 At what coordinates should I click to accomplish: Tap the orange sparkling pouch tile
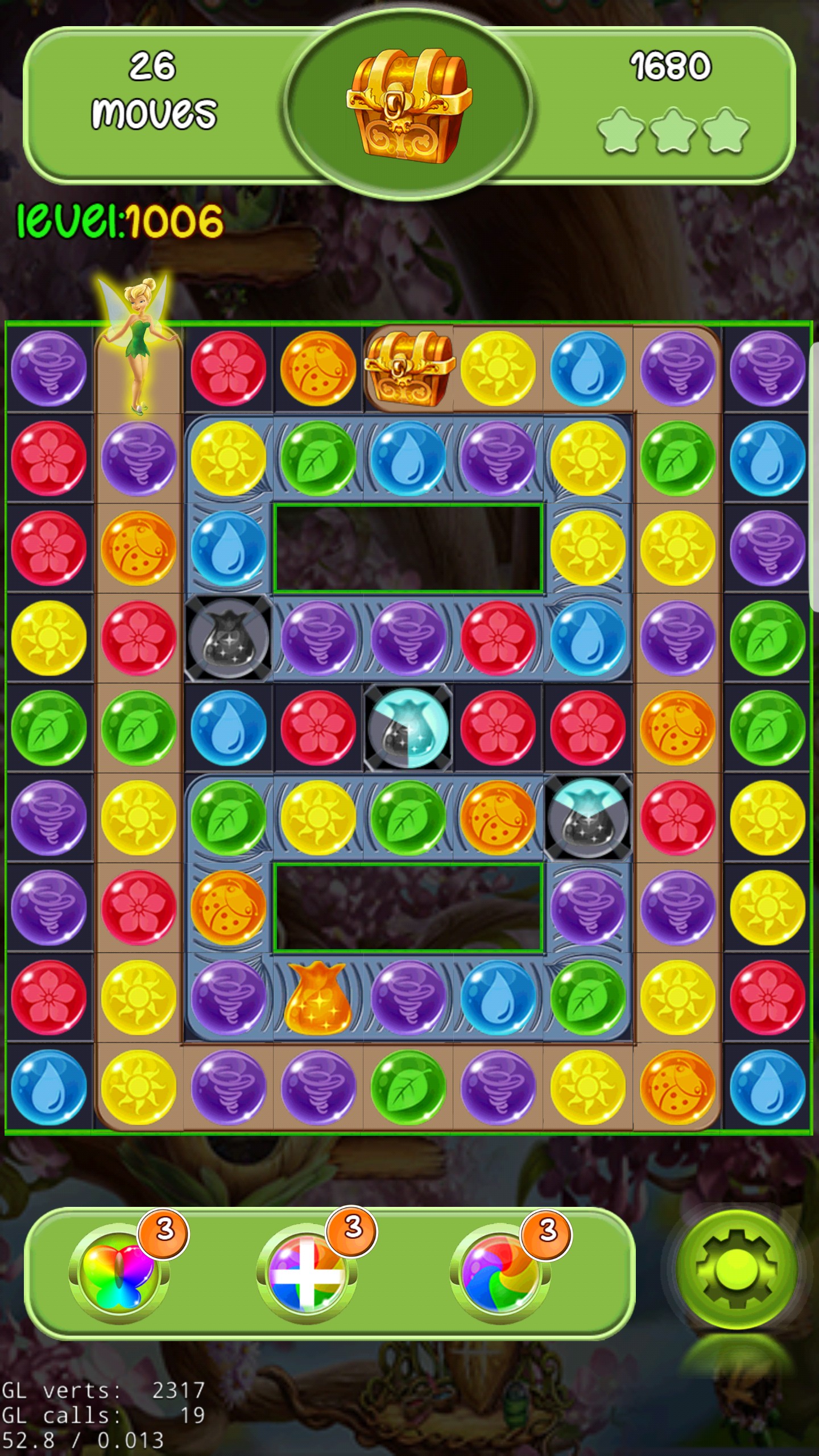[317, 997]
